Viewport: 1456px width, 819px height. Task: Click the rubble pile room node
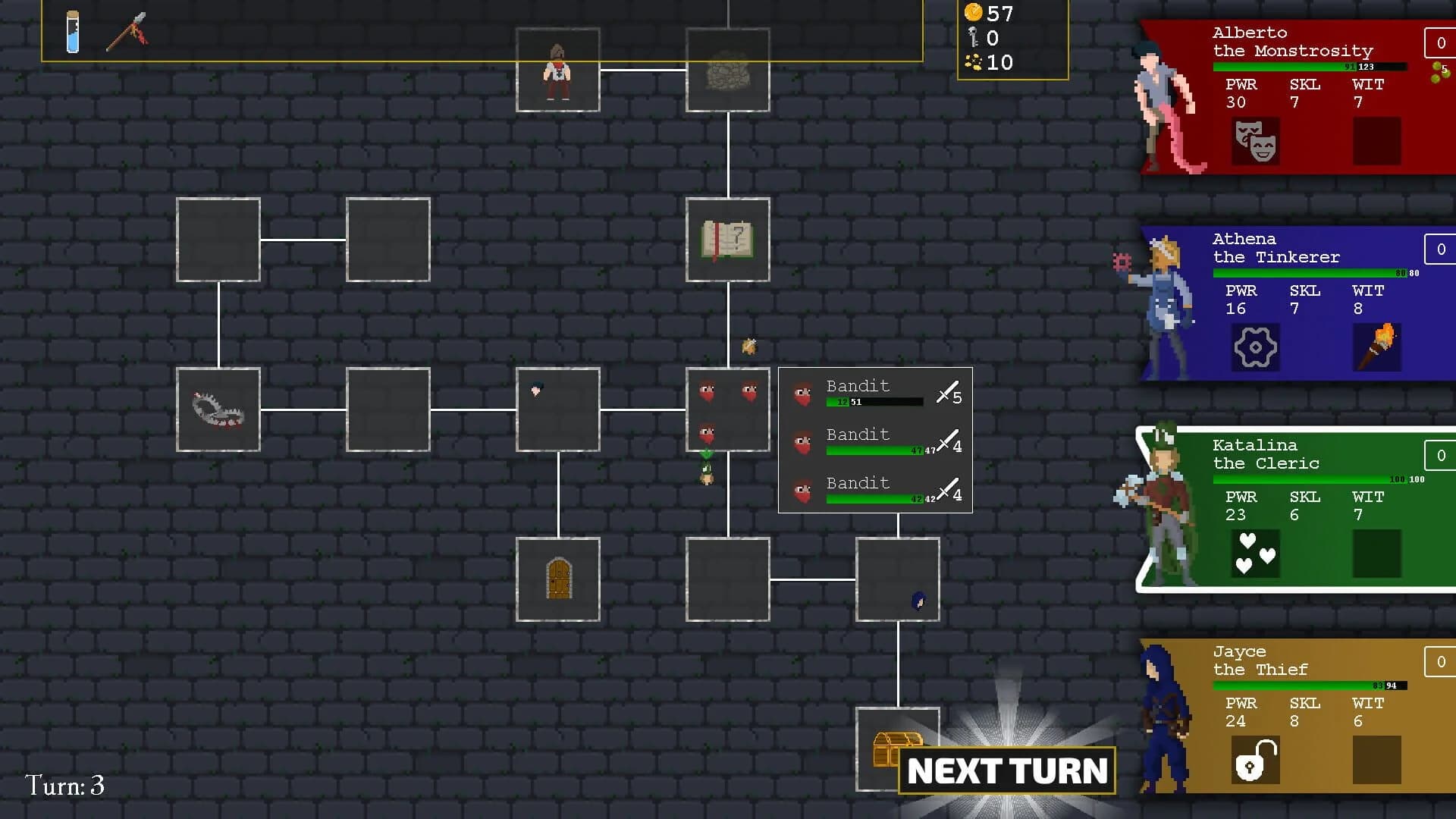[x=727, y=71]
